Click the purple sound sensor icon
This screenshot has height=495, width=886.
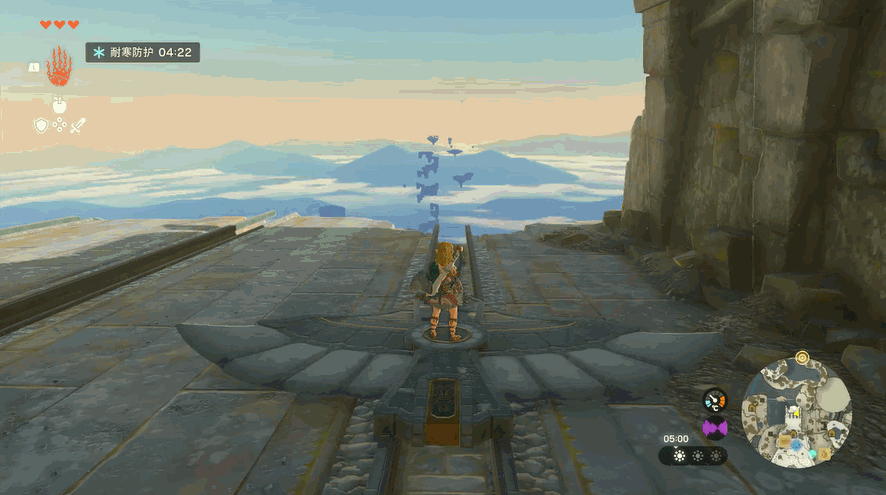point(714,428)
